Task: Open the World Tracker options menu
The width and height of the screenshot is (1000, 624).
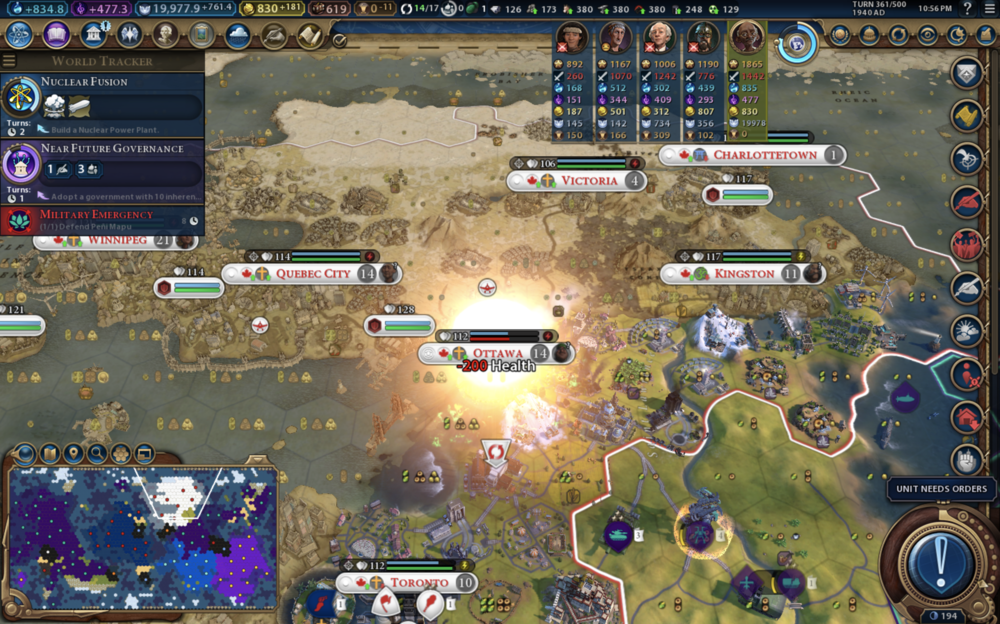Action: pos(10,61)
